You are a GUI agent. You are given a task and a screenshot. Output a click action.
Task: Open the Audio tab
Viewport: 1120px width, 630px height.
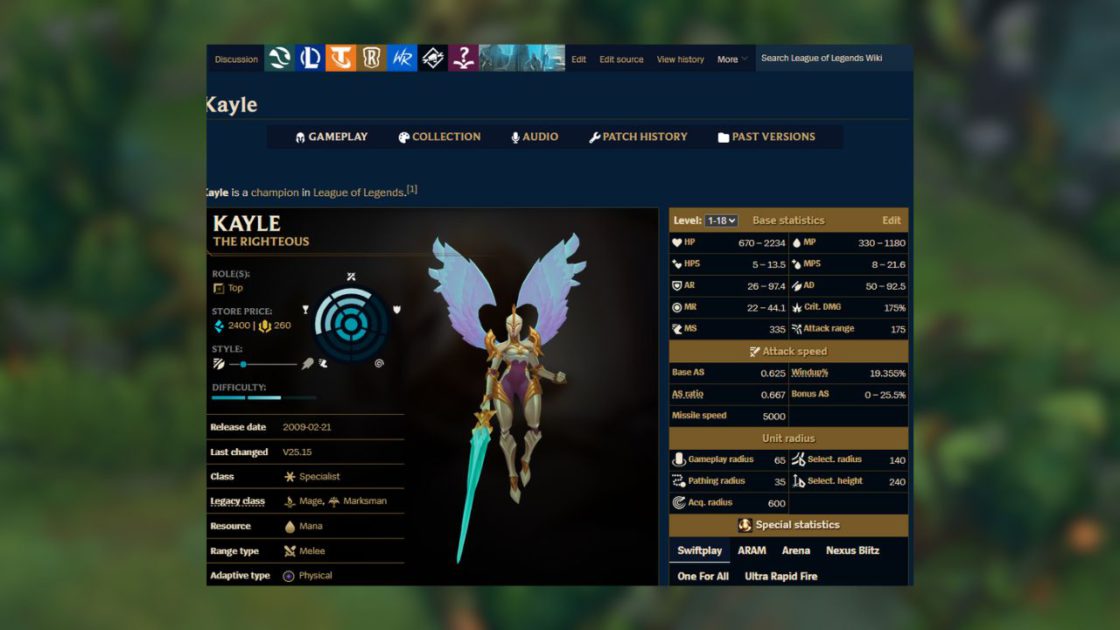point(535,137)
